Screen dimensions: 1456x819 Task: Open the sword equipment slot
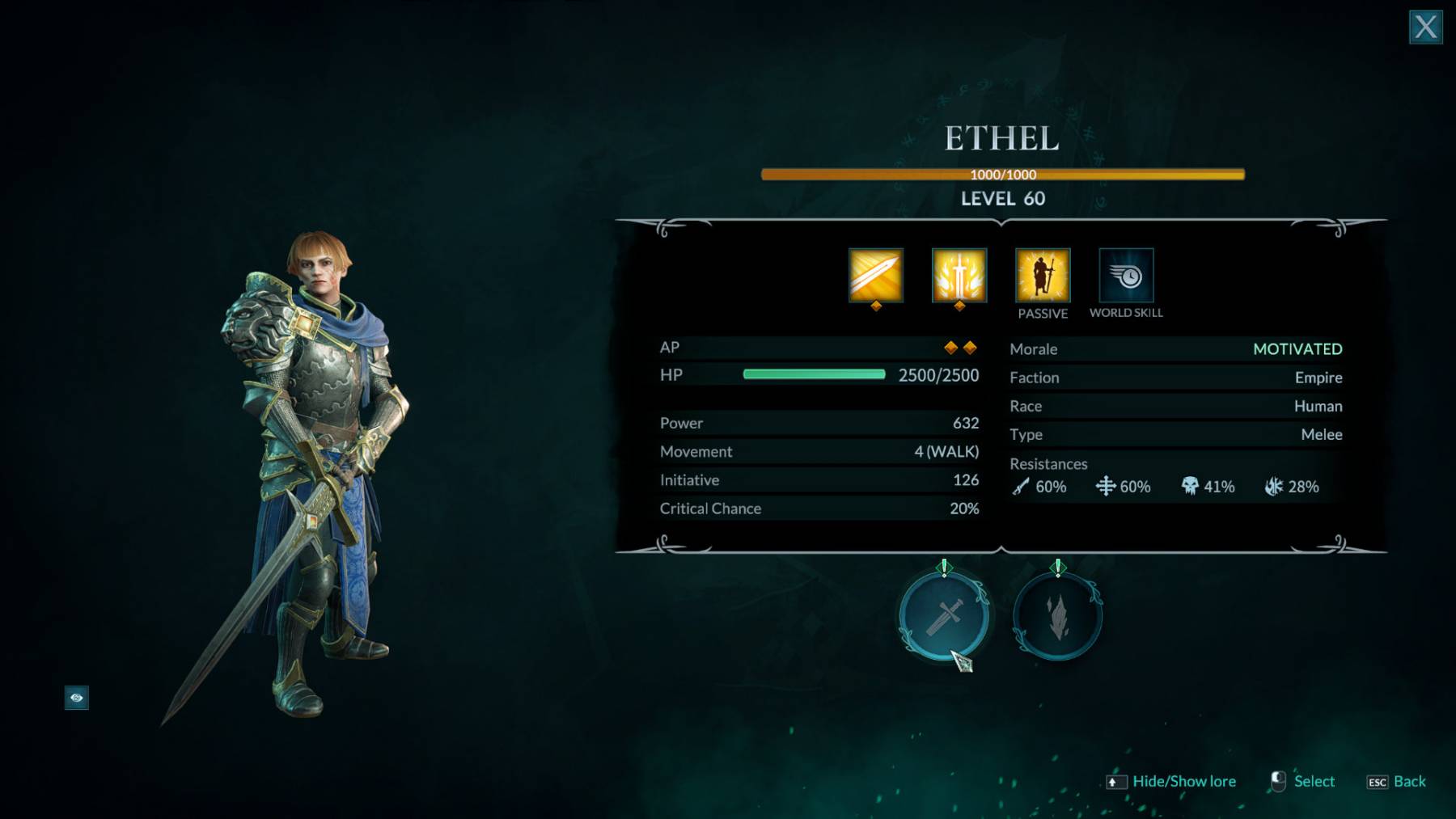pyautogui.click(x=944, y=617)
